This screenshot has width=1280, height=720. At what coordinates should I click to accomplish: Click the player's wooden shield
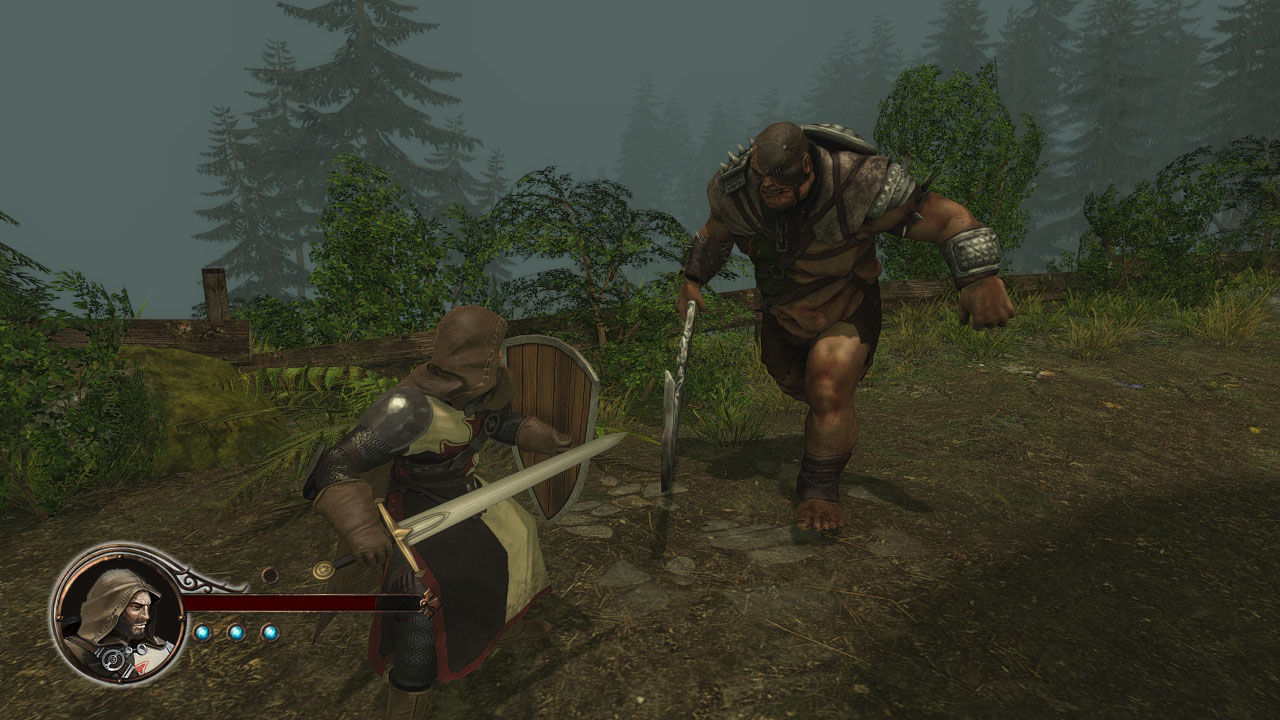pyautogui.click(x=550, y=420)
